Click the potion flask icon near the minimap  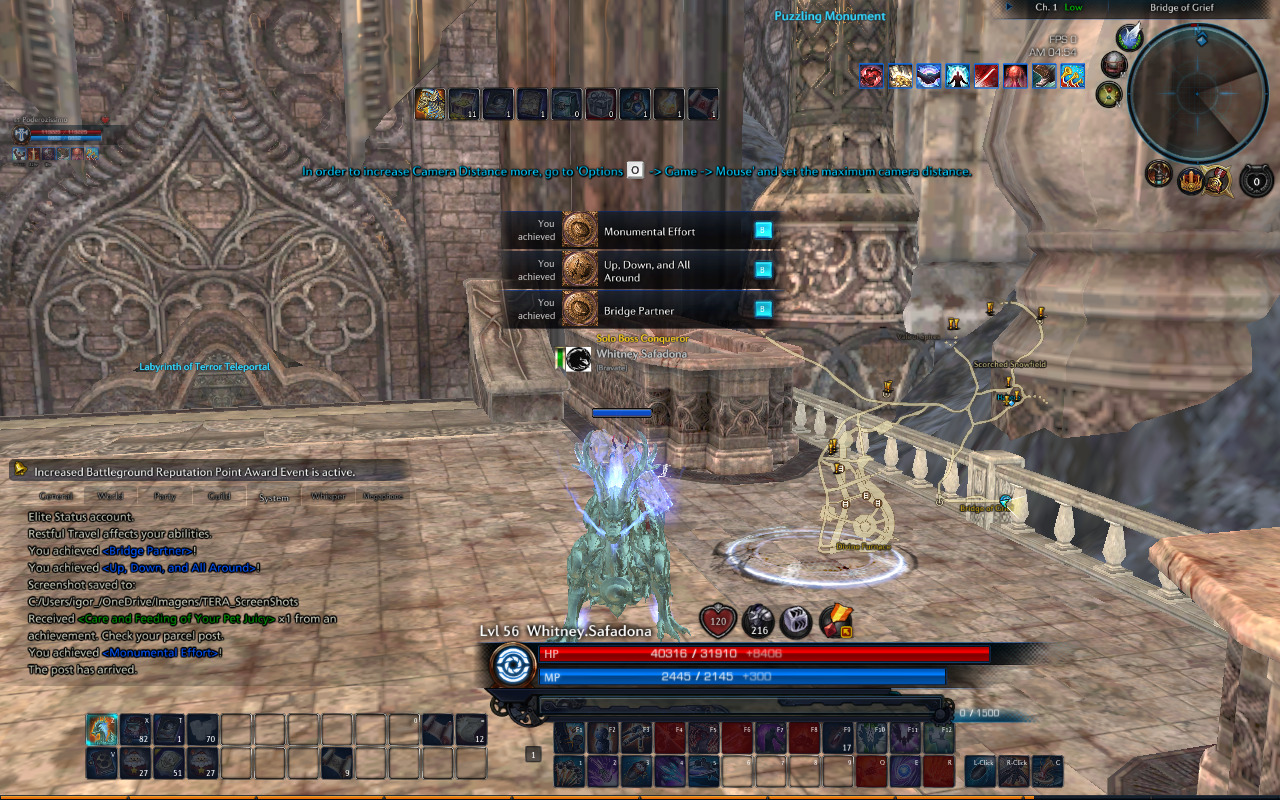pos(1108,95)
